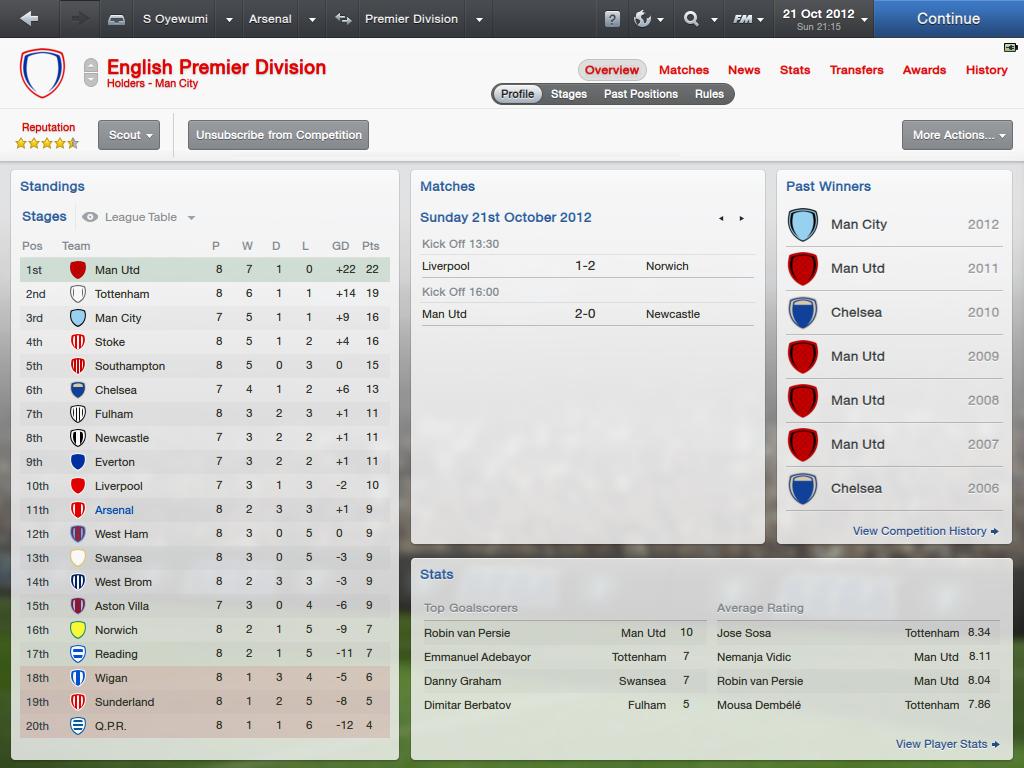The width and height of the screenshot is (1024, 768).
Task: Switch to the Transfers tab
Action: pos(856,70)
